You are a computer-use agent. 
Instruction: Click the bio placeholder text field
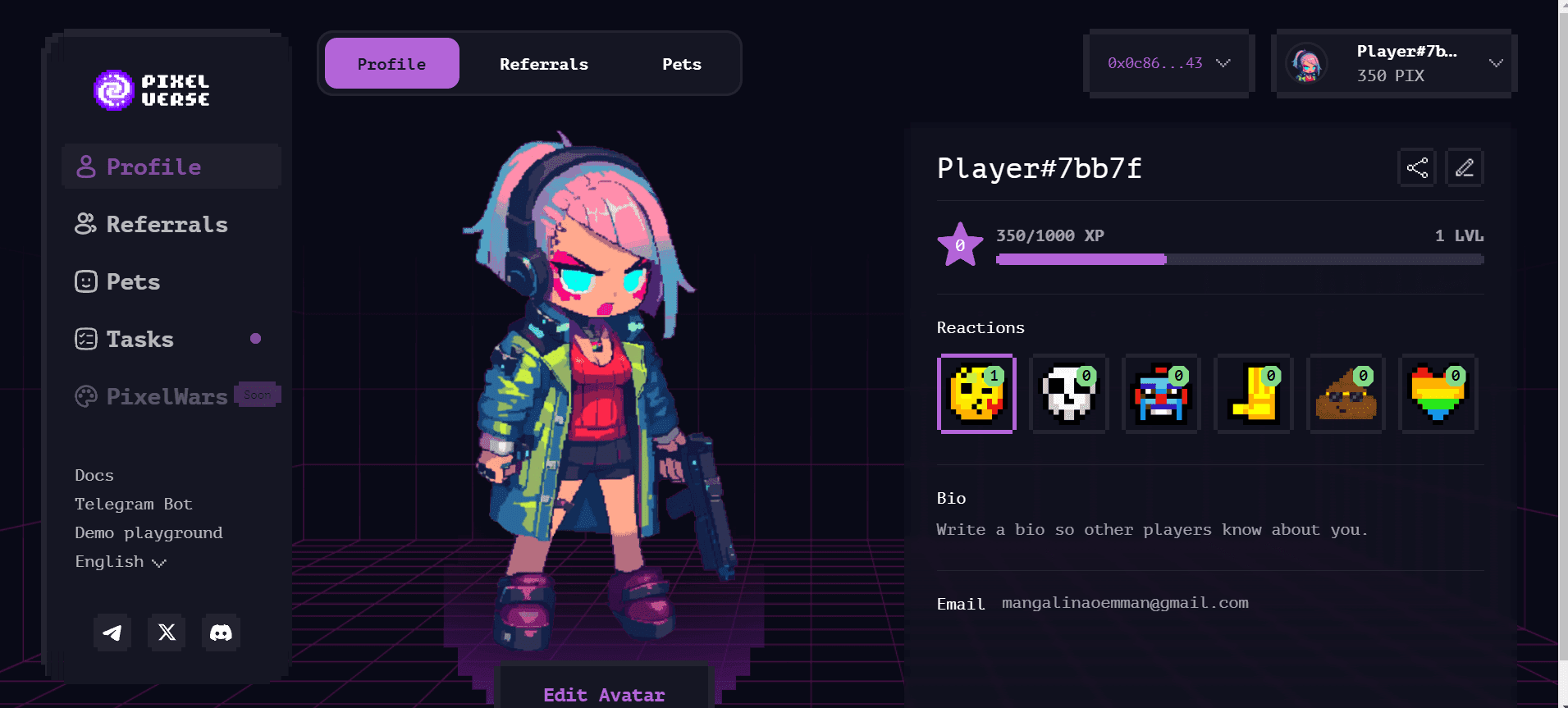click(1150, 529)
